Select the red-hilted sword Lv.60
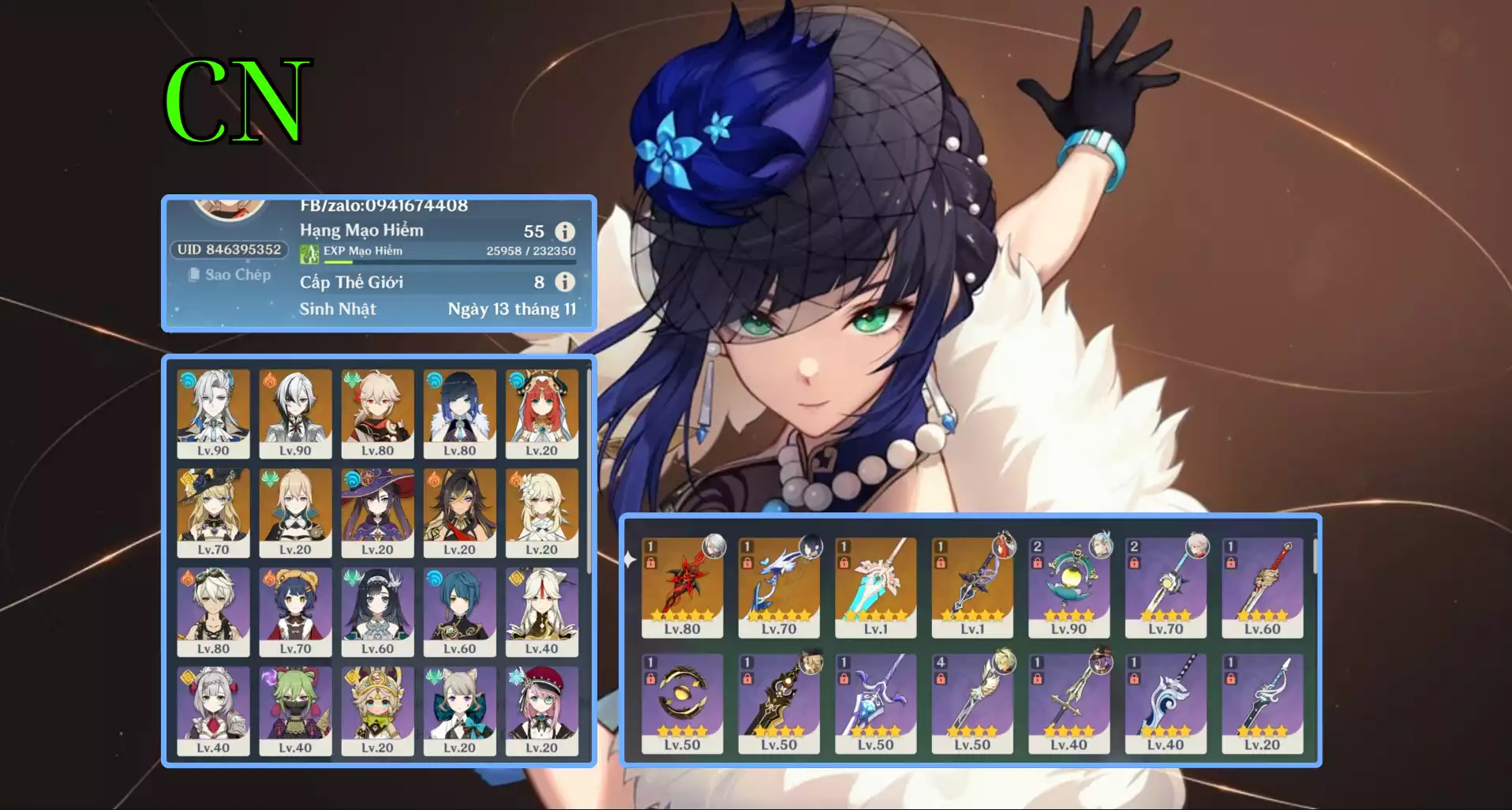This screenshot has height=810, width=1512. (x=1262, y=587)
